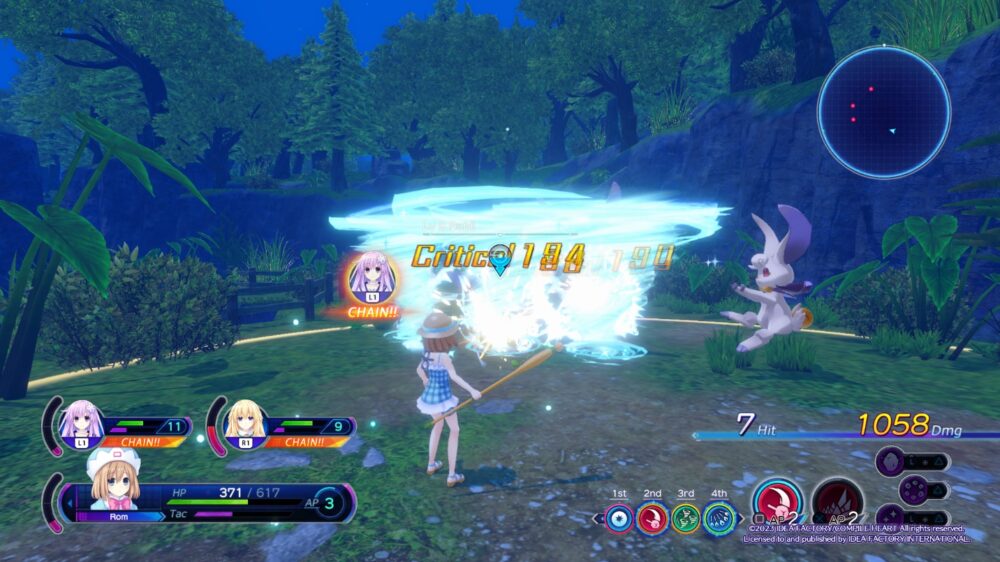Viewport: 1000px width, 562px height.
Task: Switch to the blonde party member portrait
Action: [245, 423]
